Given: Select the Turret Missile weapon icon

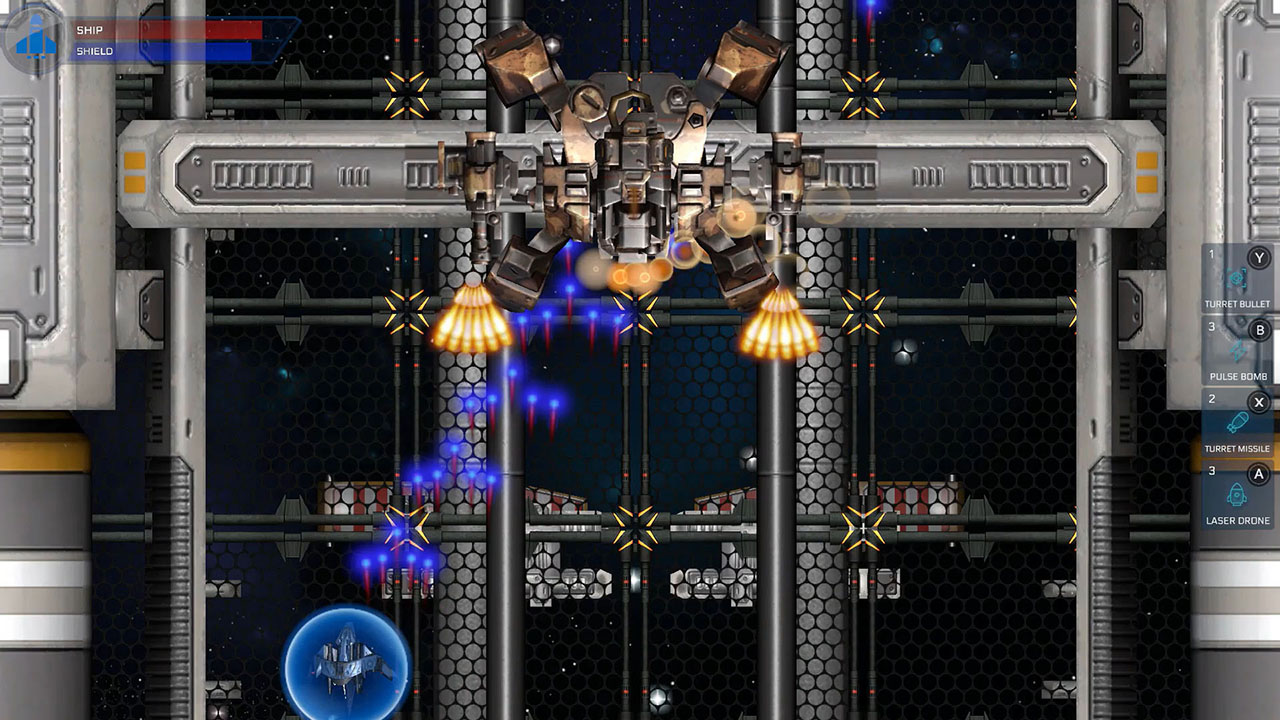Looking at the screenshot, I should click(1238, 425).
